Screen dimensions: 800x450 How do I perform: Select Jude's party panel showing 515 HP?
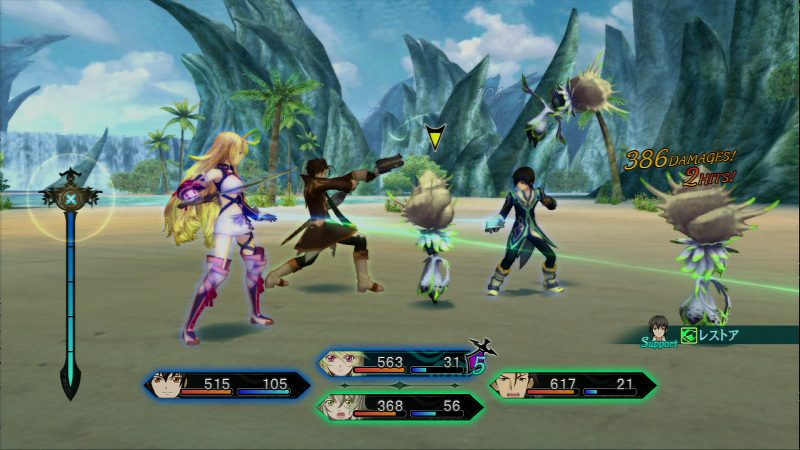coord(228,385)
